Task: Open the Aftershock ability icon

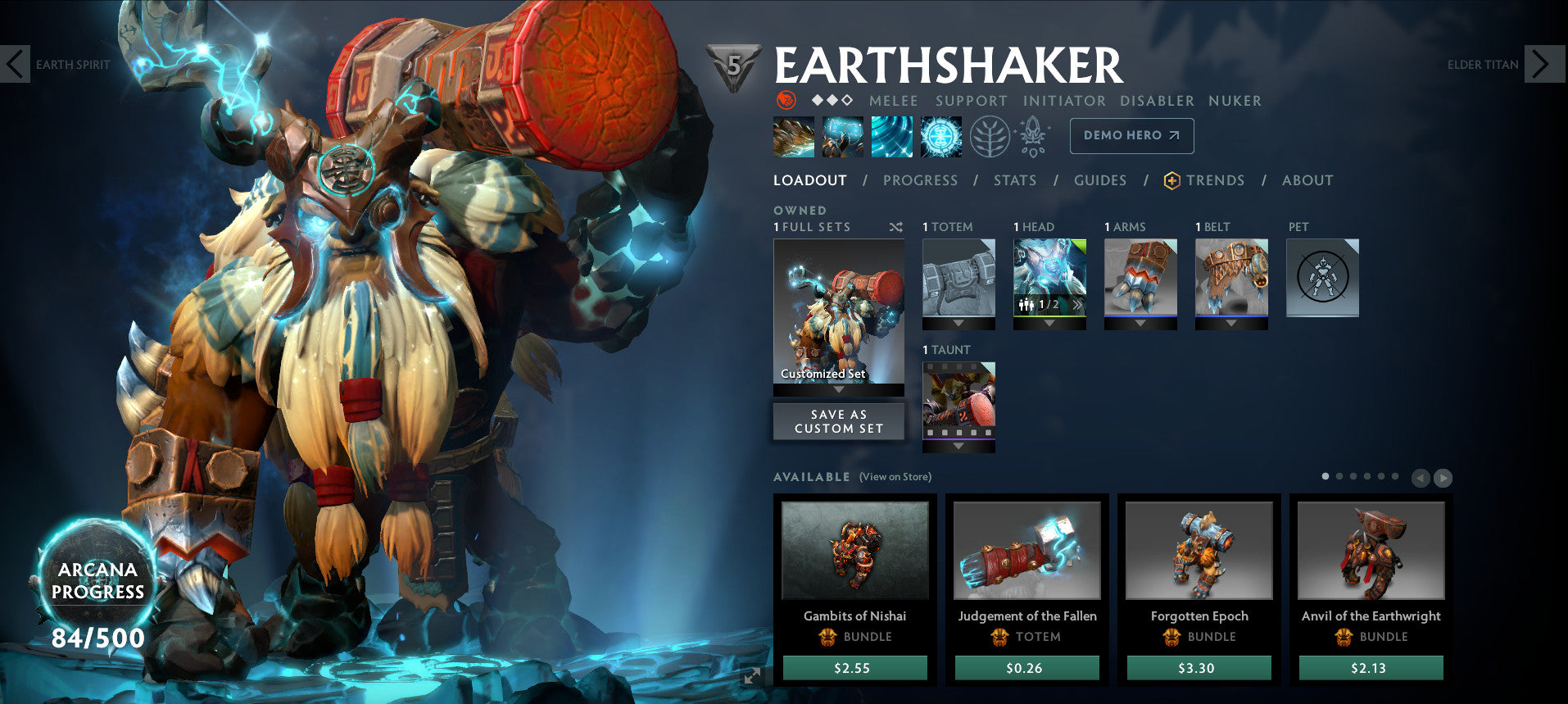Action: point(892,136)
